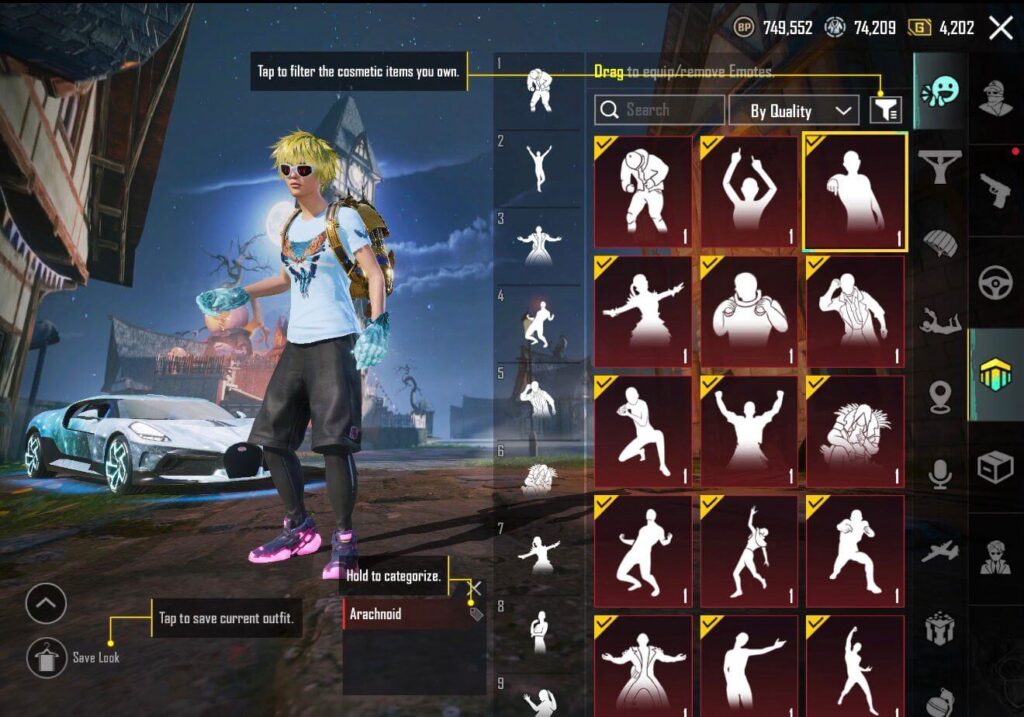Close the Arachnoid item panel X
The image size is (1024, 717).
coord(476,588)
